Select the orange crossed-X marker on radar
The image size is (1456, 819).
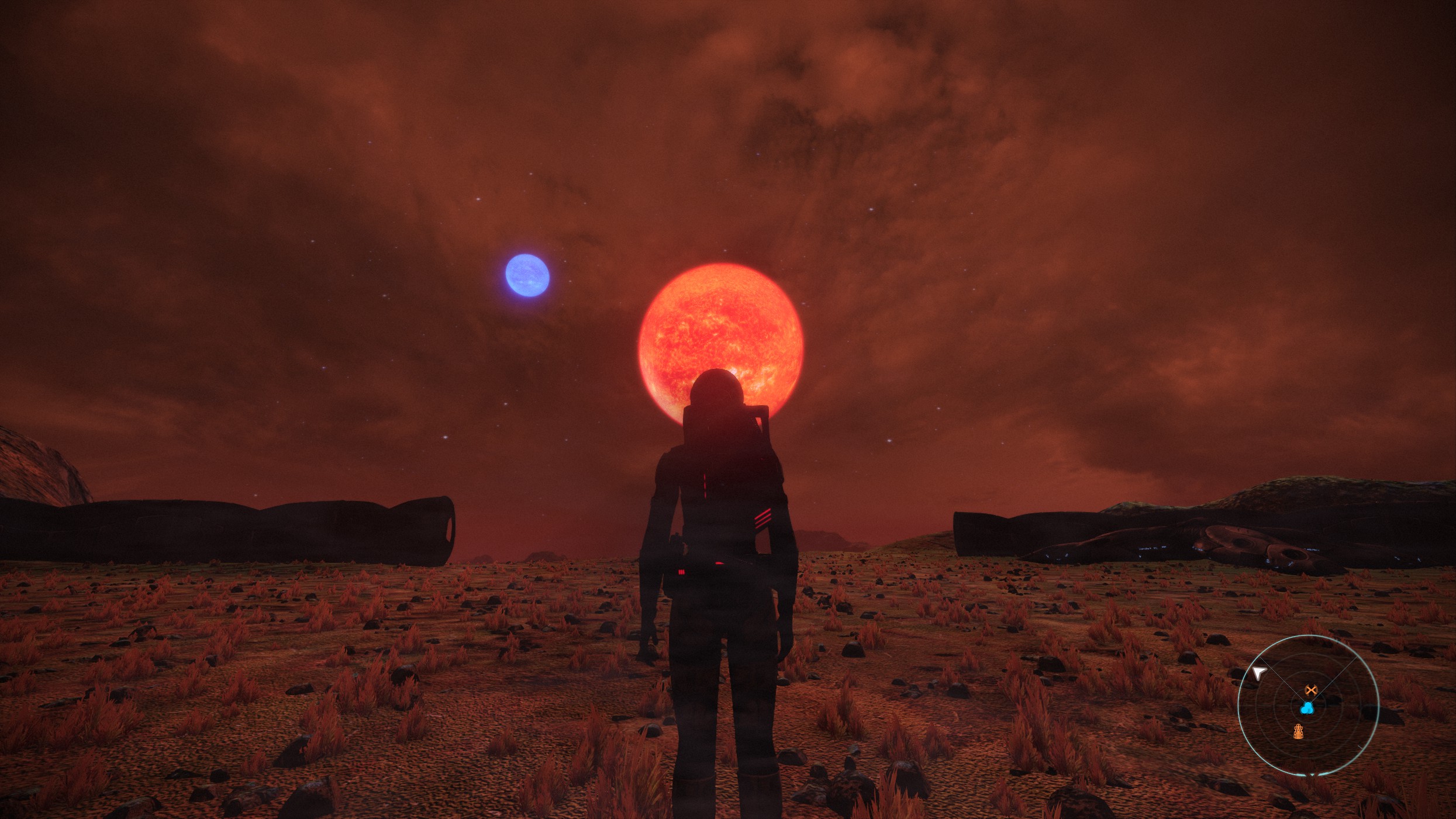point(1311,690)
